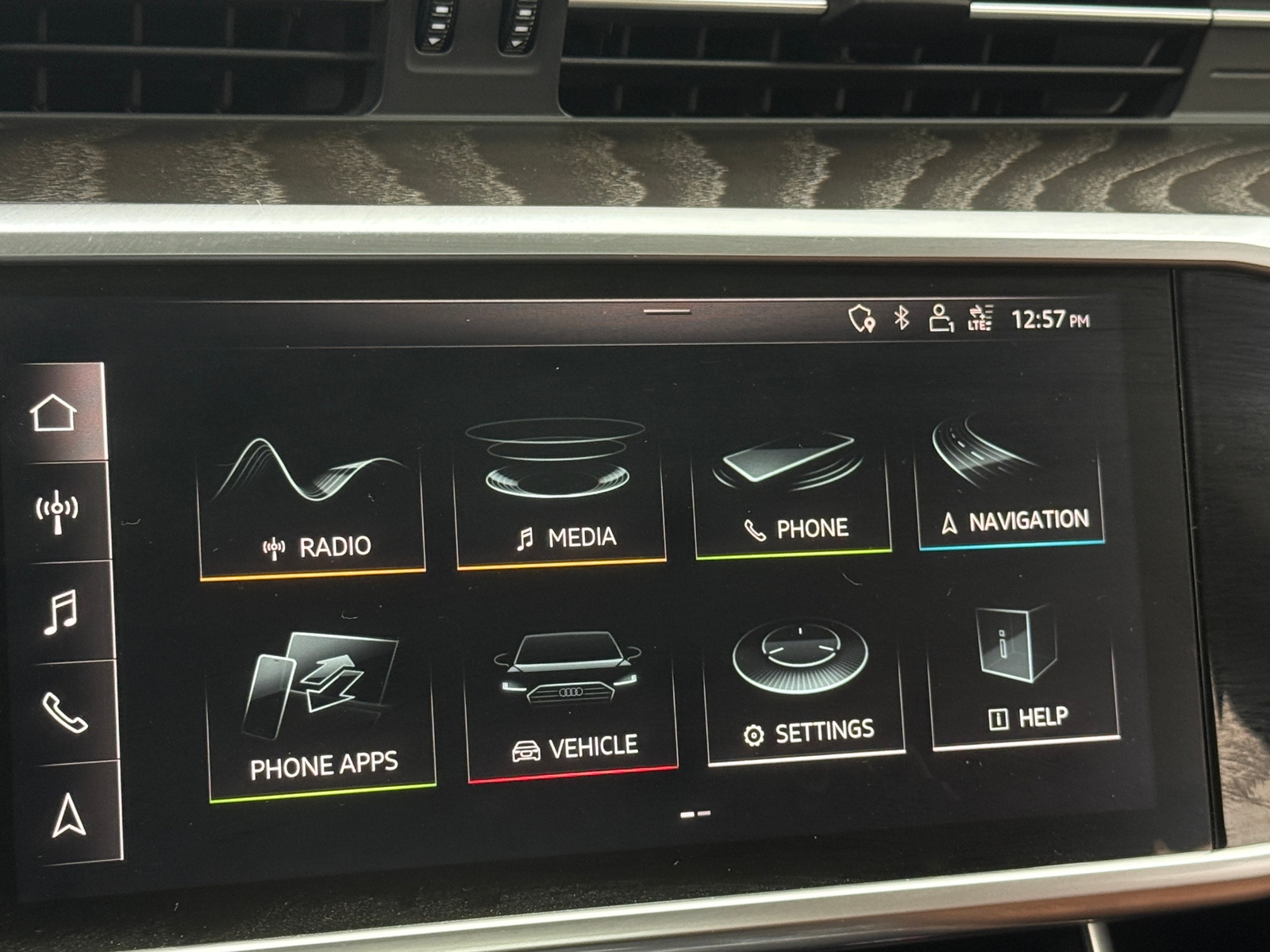The image size is (1270, 952).
Task: Open the RADIO tile
Action: pyautogui.click(x=315, y=496)
